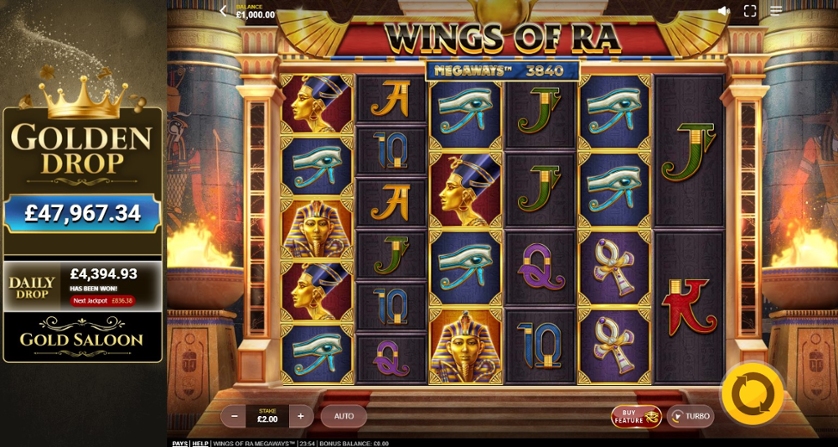838x447 pixels.
Task: Go back using the top-left arrow
Action: click(x=223, y=11)
